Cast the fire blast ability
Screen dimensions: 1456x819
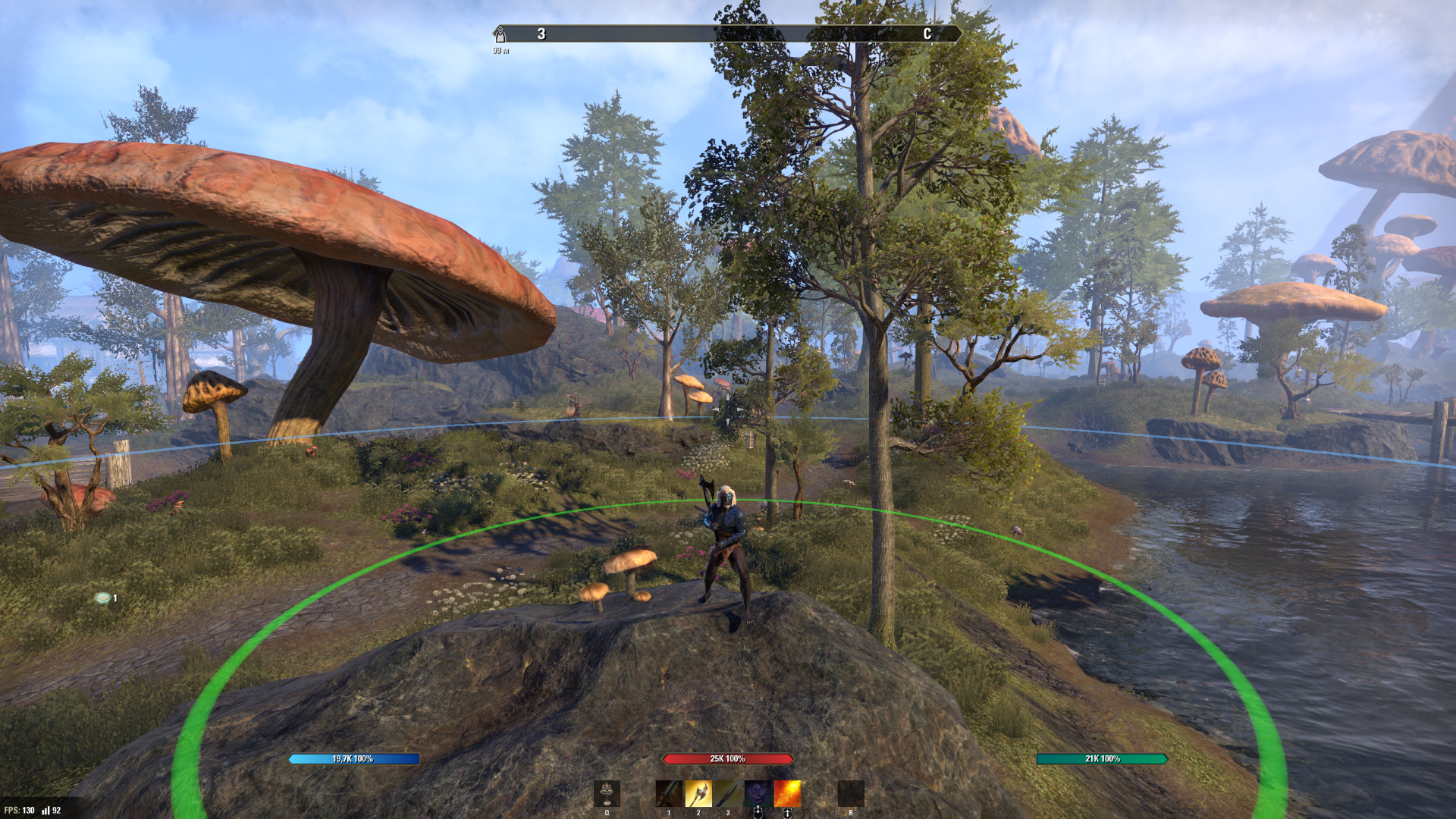click(787, 793)
